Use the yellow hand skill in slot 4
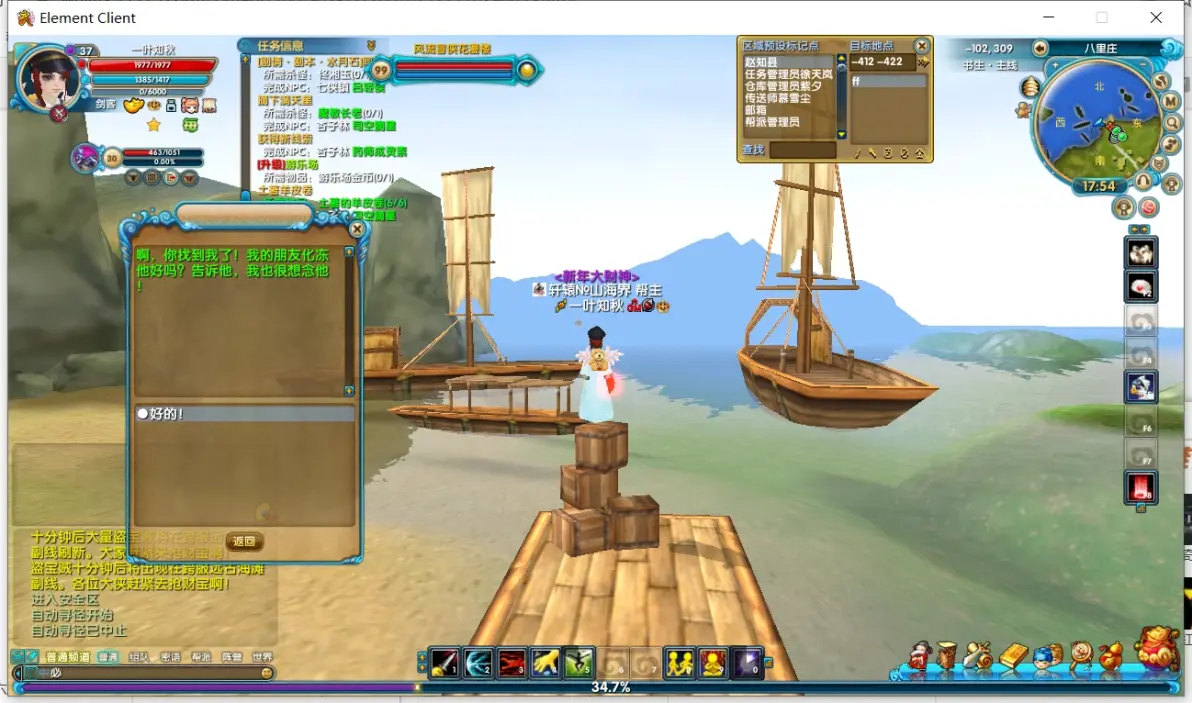The image size is (1192, 703). (546, 663)
